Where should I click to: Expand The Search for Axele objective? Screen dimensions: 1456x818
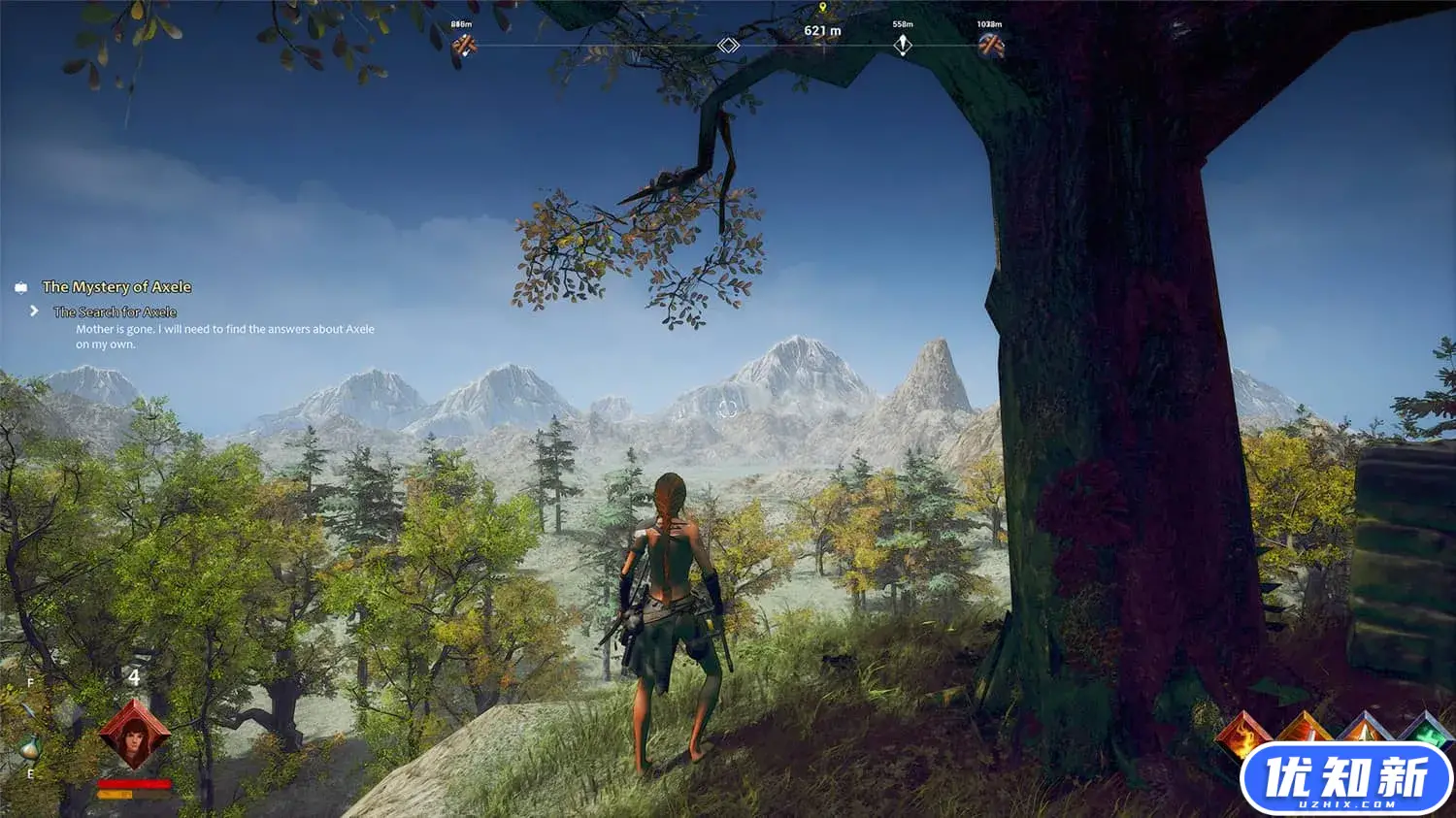(115, 311)
